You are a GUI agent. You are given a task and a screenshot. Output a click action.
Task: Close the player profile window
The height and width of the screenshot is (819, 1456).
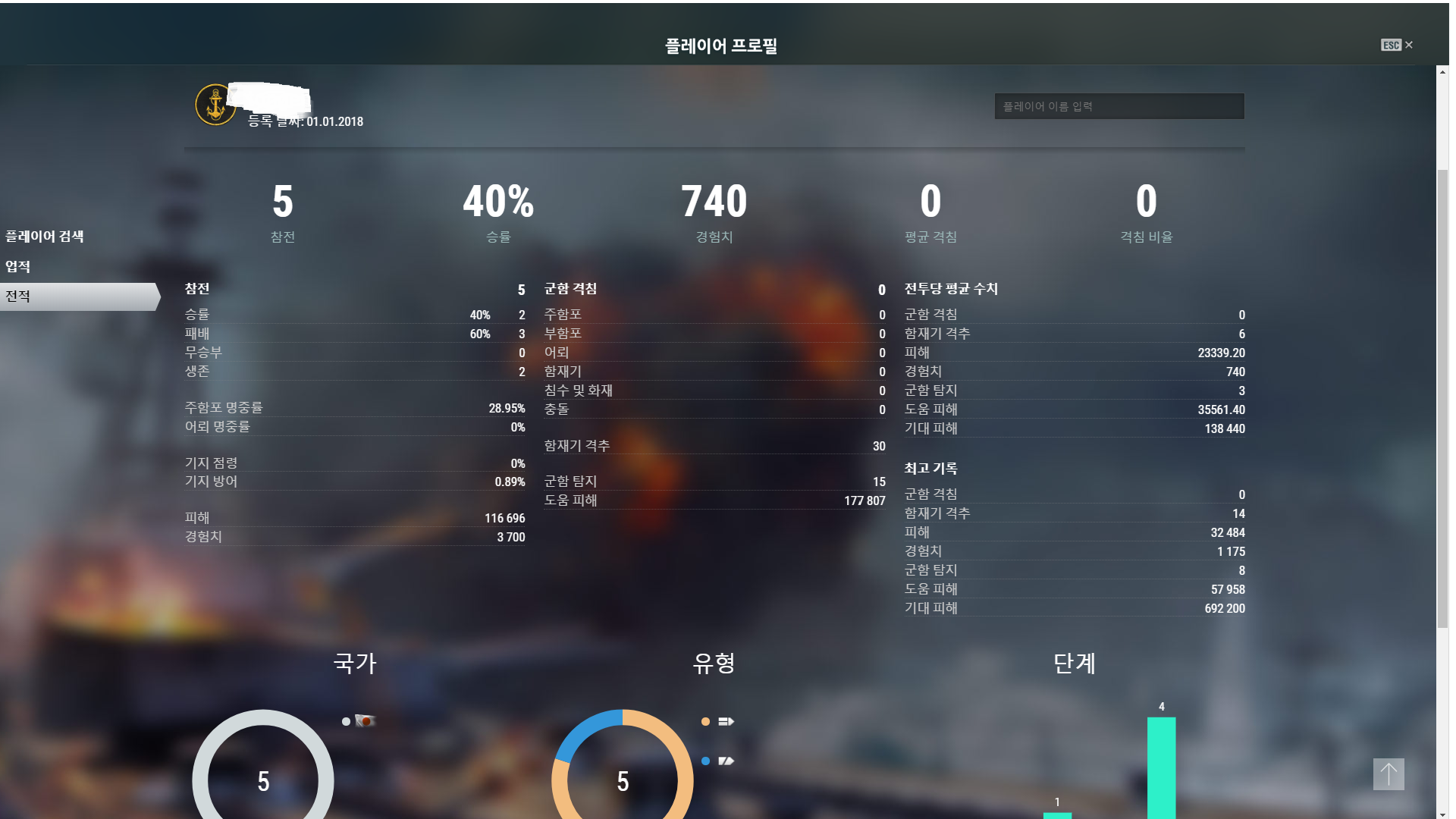1407,45
